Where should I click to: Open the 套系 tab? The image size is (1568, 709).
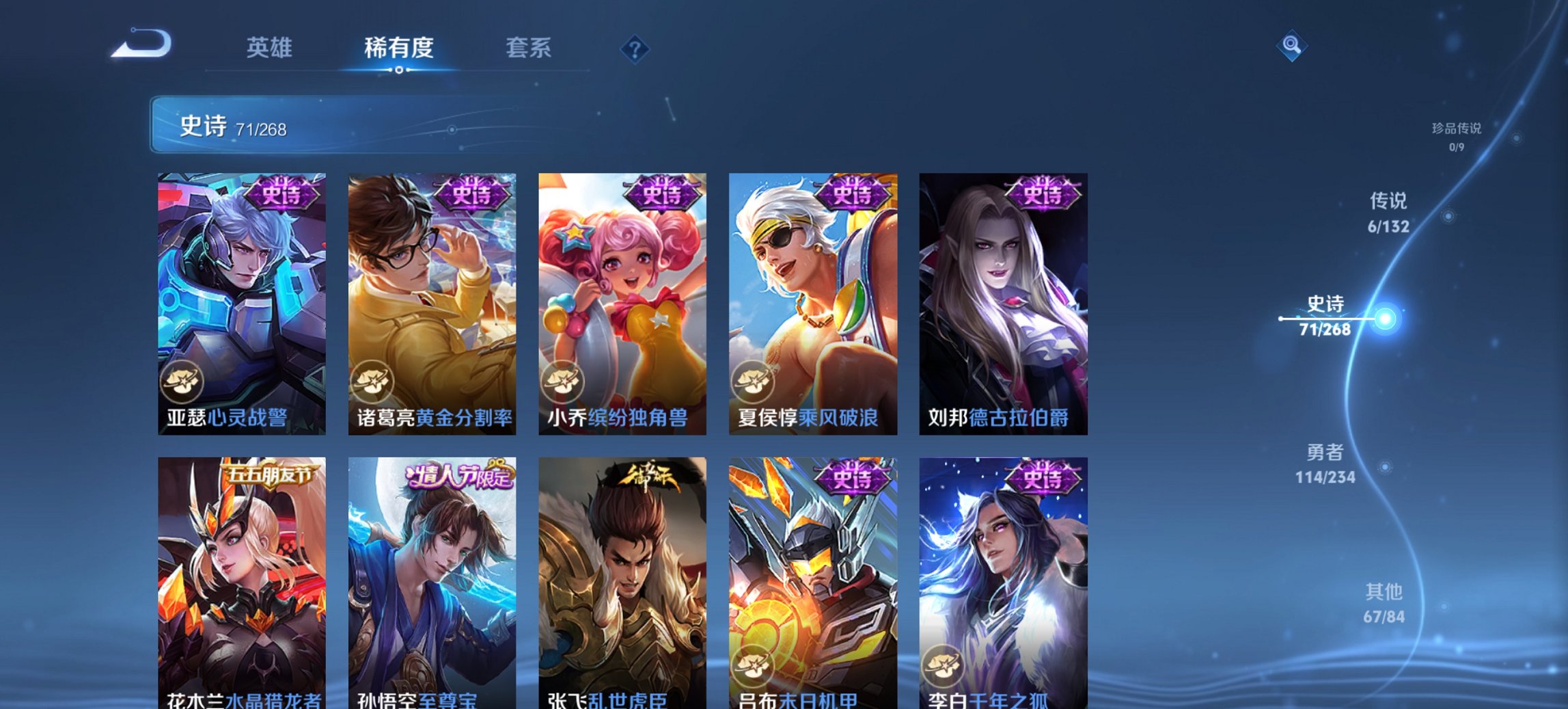tap(529, 48)
